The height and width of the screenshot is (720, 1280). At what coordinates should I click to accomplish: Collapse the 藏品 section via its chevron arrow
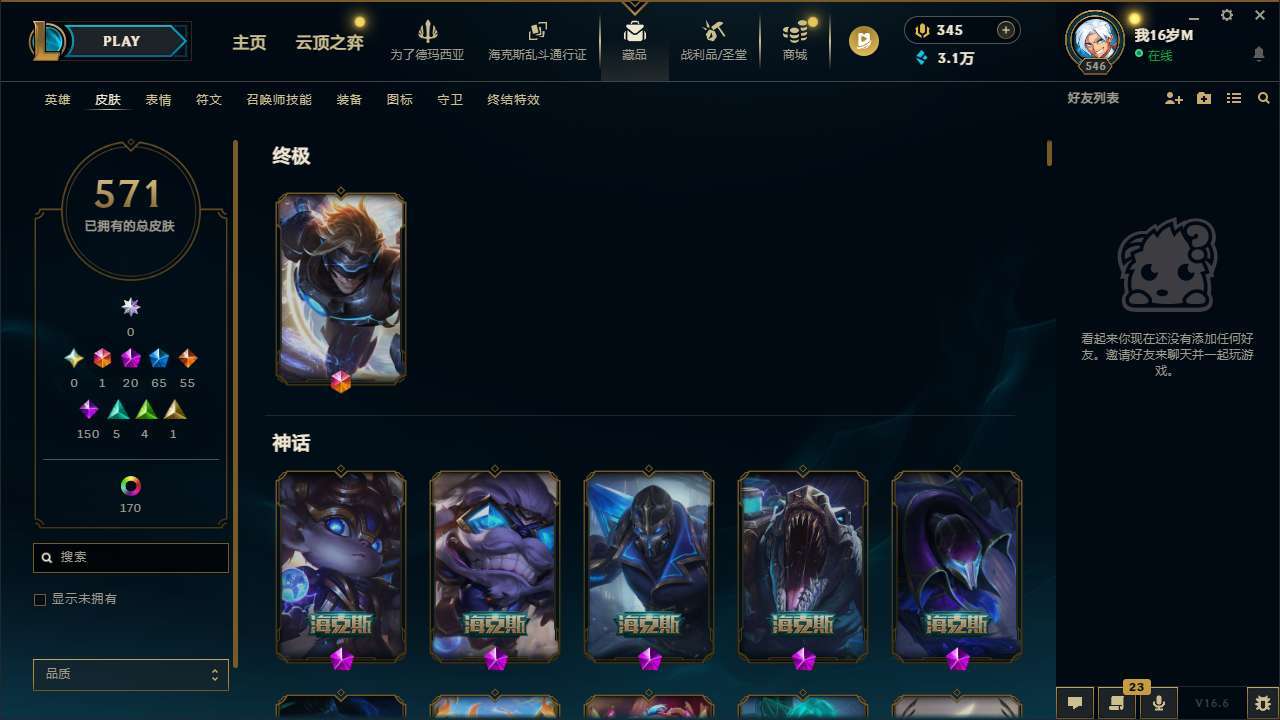coord(634,5)
